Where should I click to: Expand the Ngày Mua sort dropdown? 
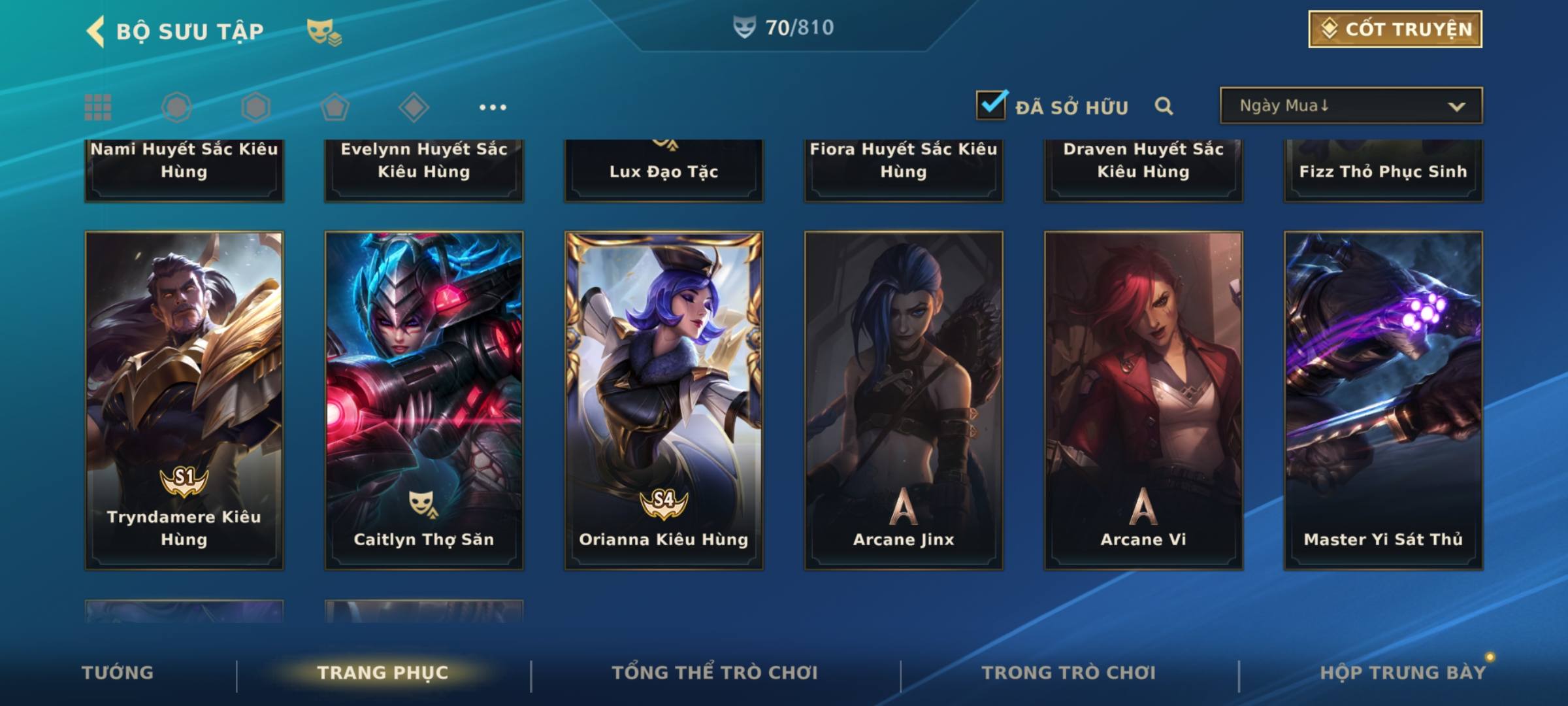tap(1350, 106)
